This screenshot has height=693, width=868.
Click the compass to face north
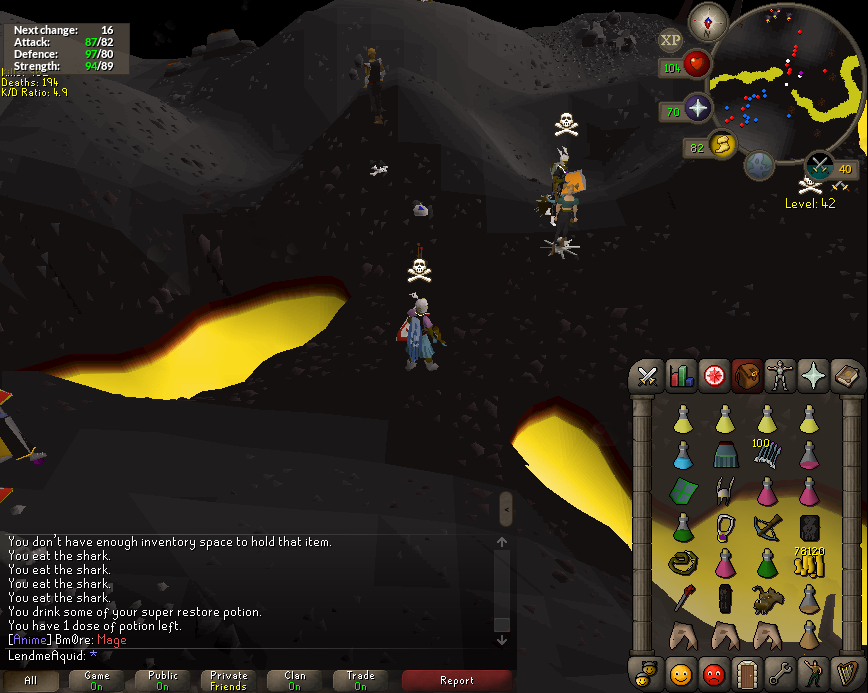[x=708, y=21]
